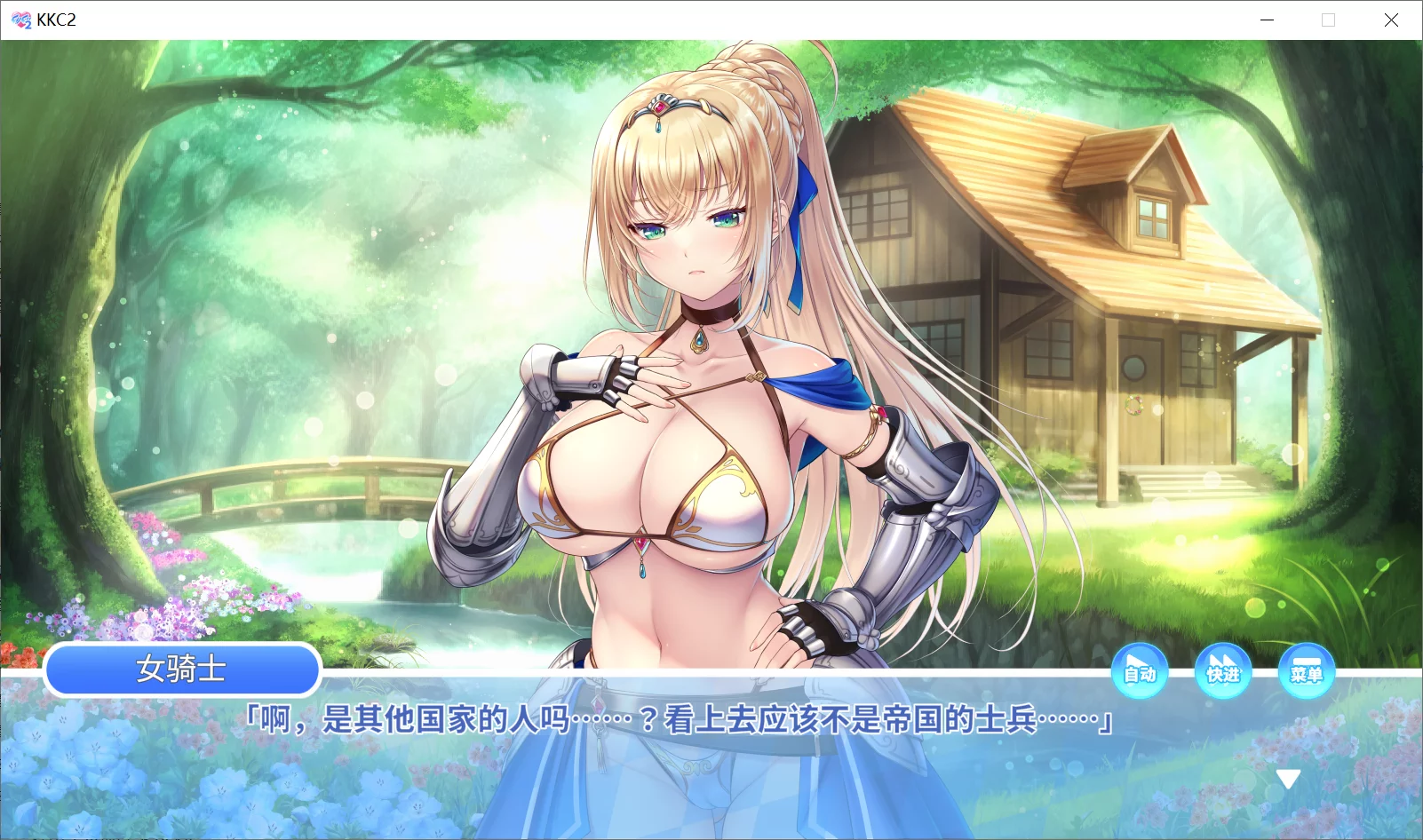This screenshot has width=1423, height=840.
Task: Toggle the dialogue auto-advance feature
Action: (1141, 672)
